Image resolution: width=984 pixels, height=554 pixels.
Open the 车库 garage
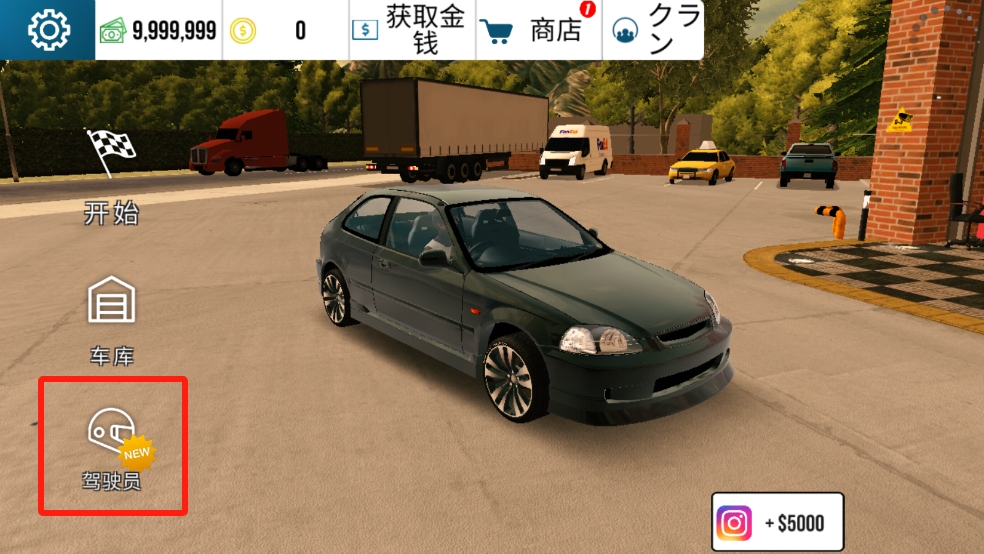pyautogui.click(x=111, y=318)
